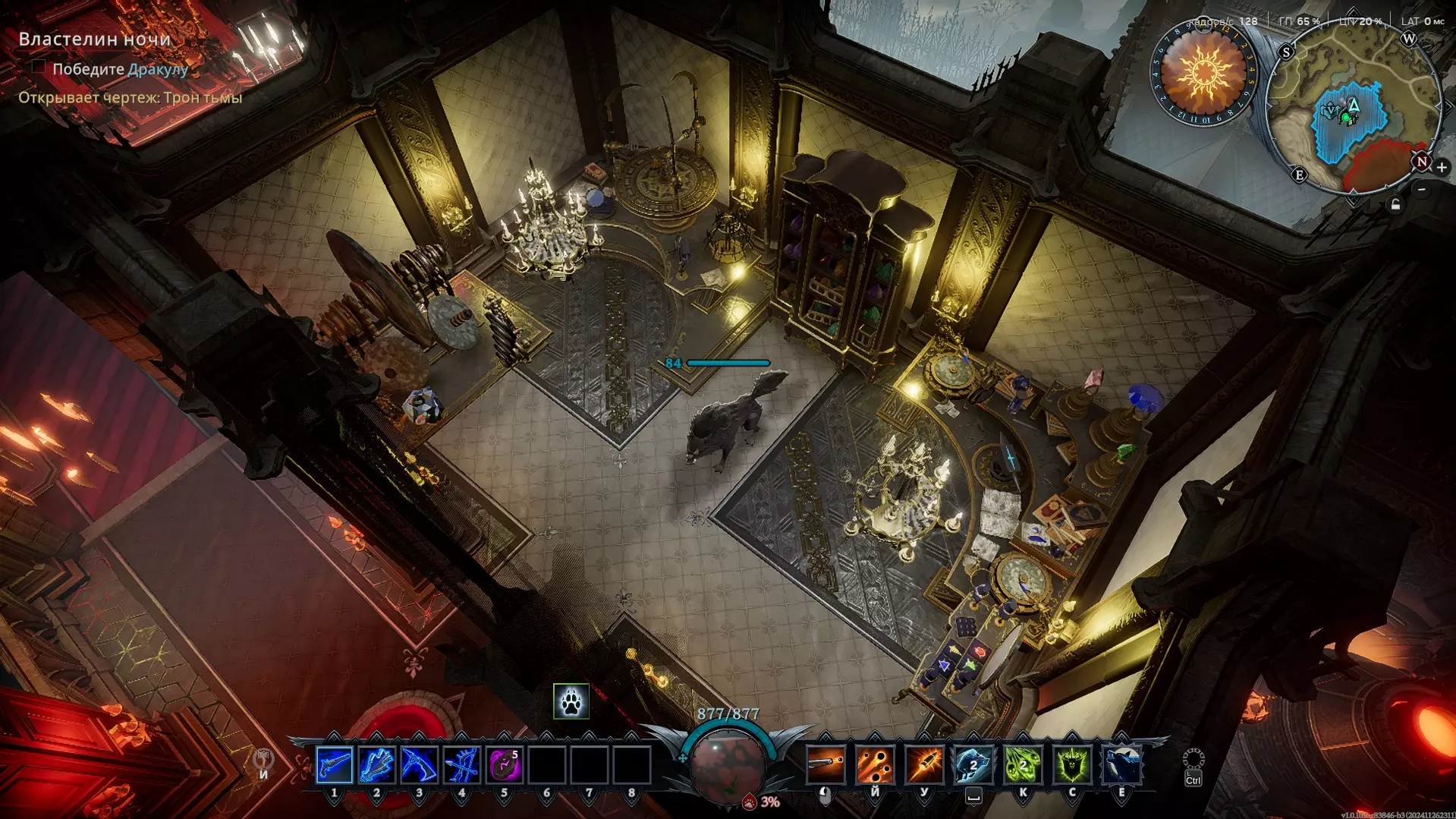Screen dimensions: 1456x819
Task: Click the Dracula link in quest tracker
Action: point(158,69)
